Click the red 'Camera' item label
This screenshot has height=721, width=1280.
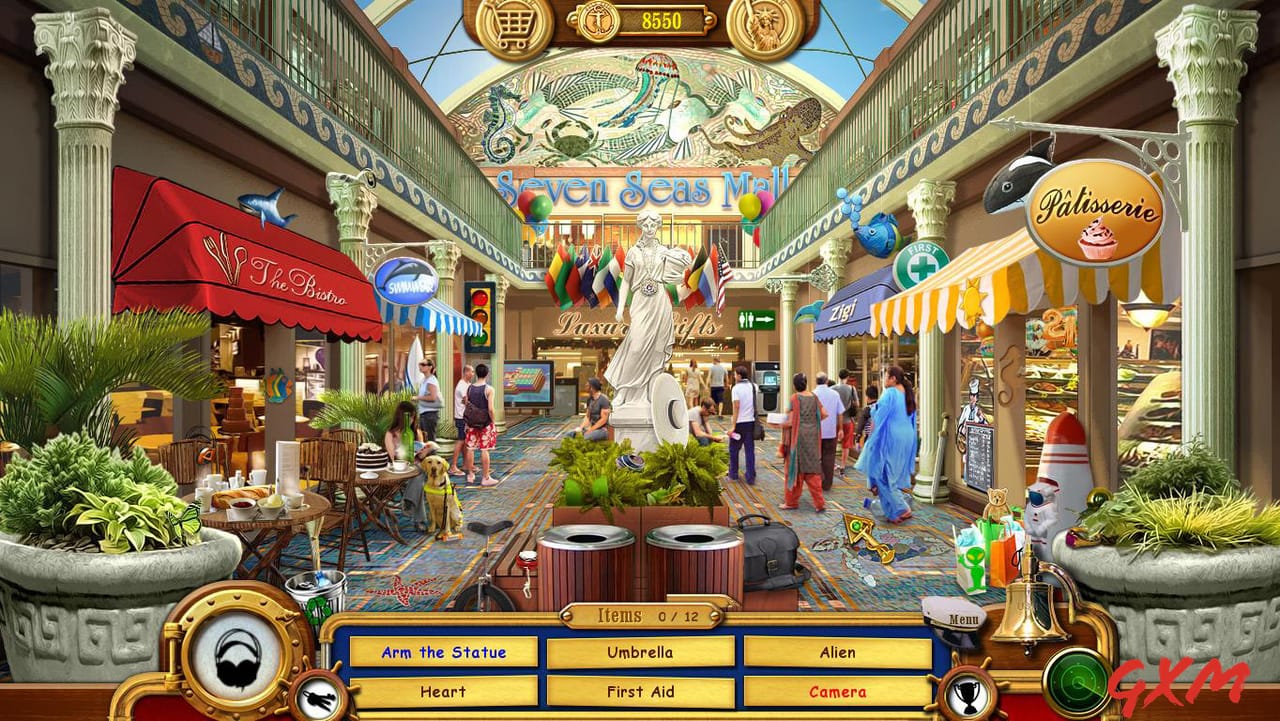tap(837, 691)
